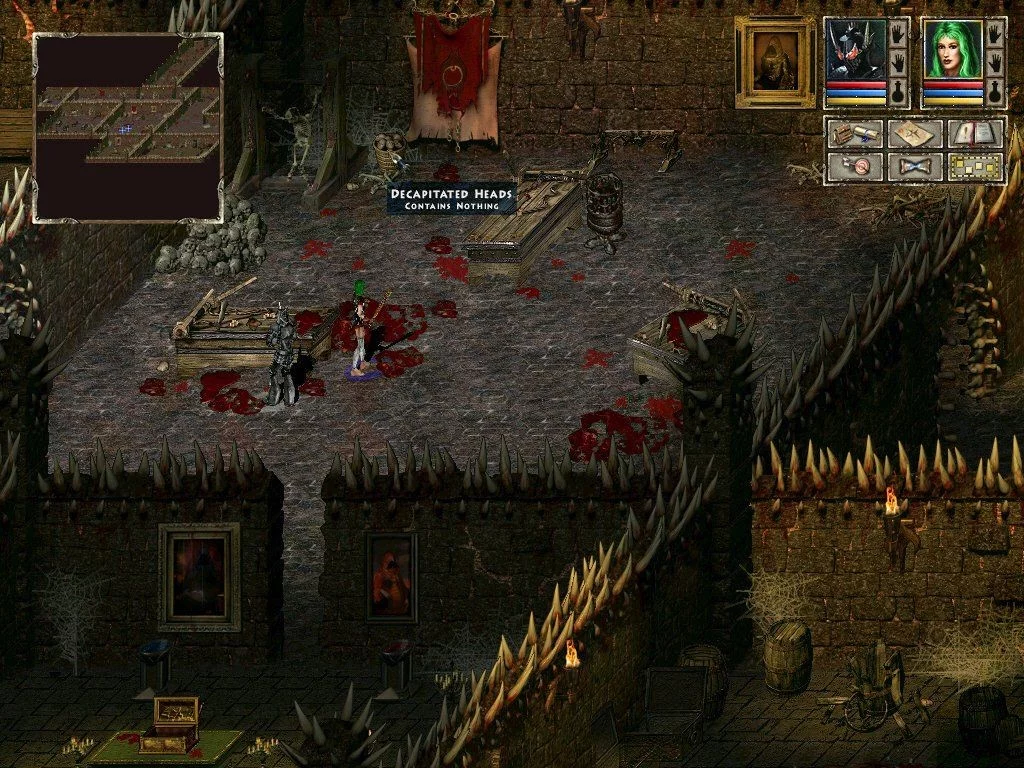Open the yellow squares formation button
Viewport: 1024px width, 768px height.
pyautogui.click(x=975, y=165)
